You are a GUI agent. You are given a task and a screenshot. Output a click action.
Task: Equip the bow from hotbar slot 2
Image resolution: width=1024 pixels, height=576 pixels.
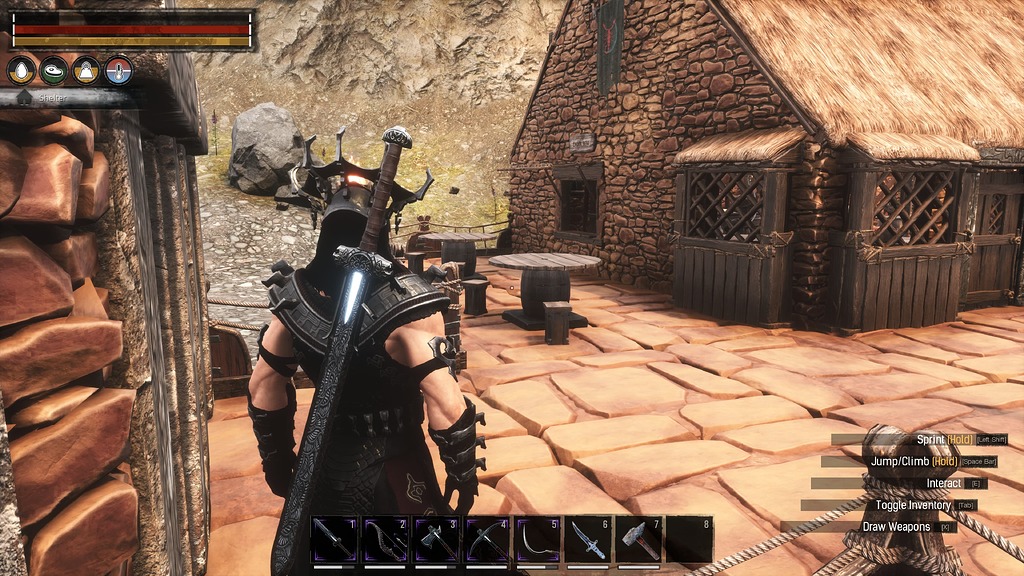point(386,540)
